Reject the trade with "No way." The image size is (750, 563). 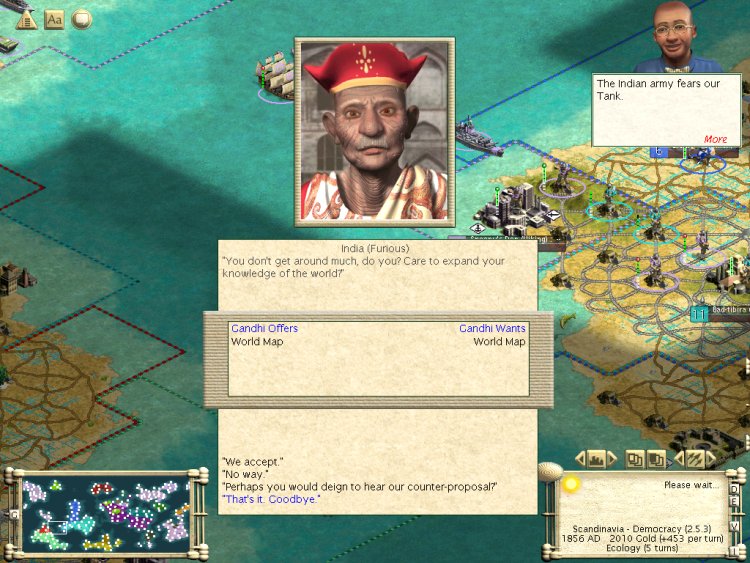243,474
